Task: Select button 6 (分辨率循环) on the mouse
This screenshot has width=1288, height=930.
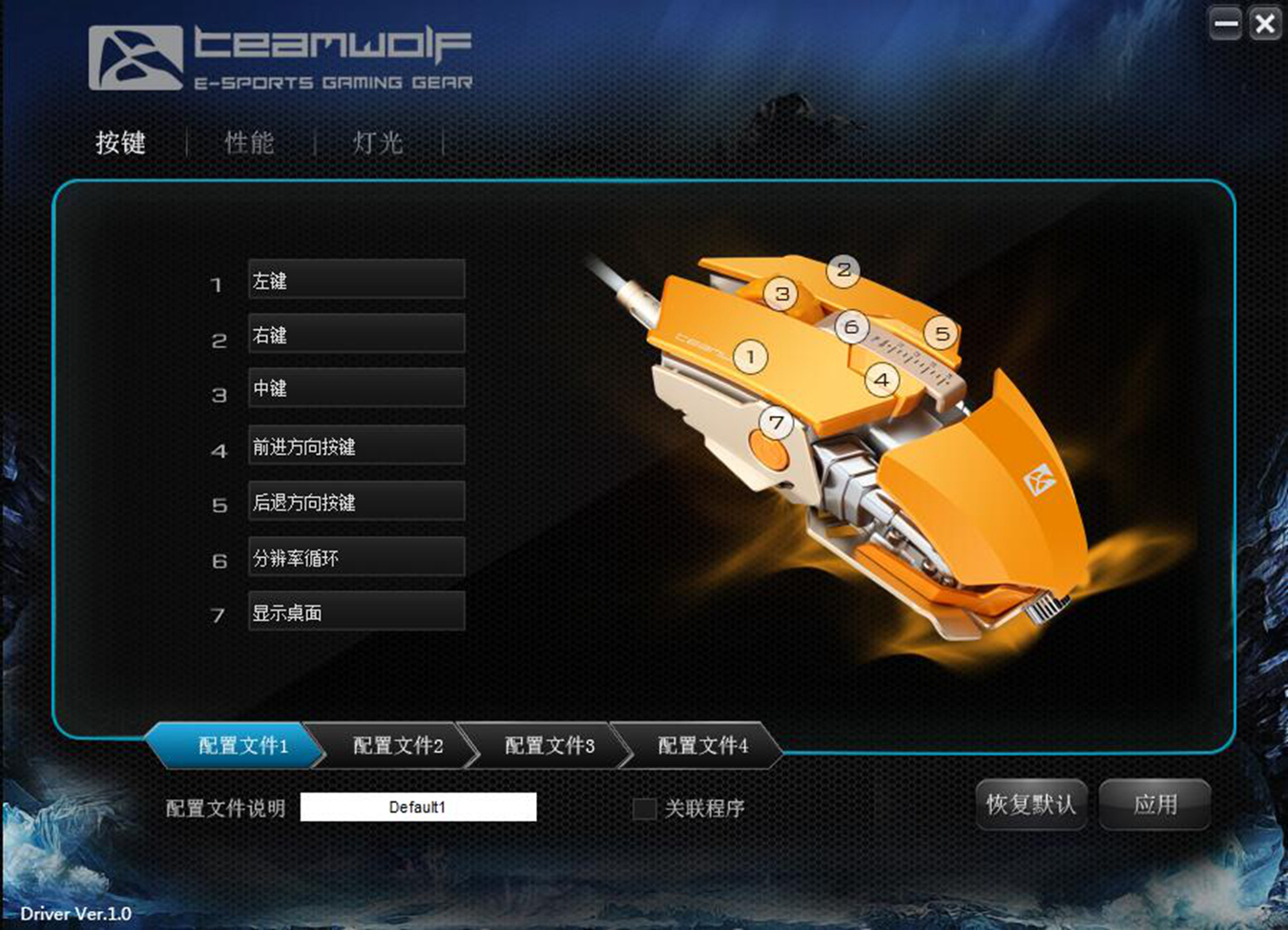Action: 850,326
